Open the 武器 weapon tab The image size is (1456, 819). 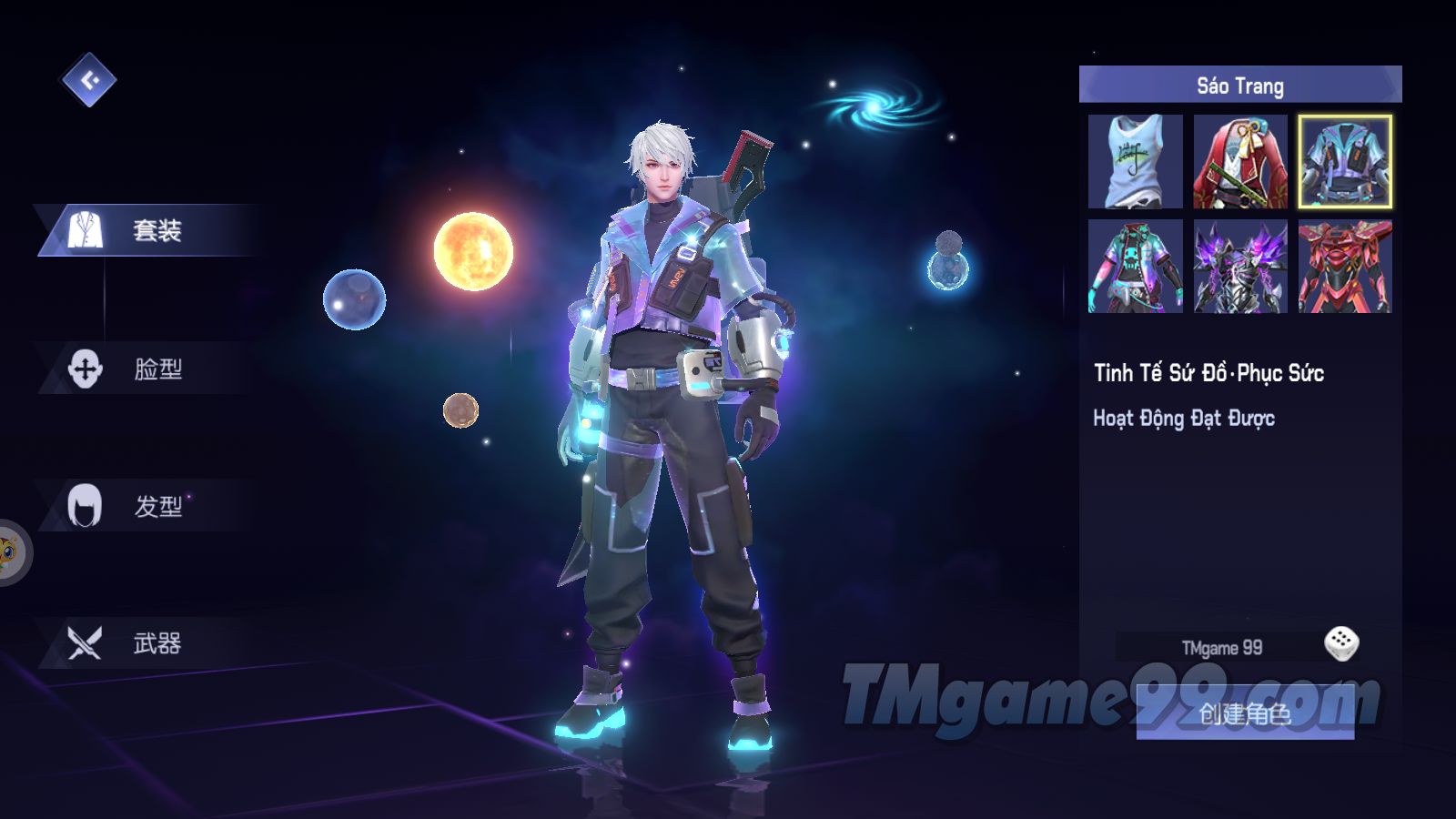pyautogui.click(x=146, y=643)
